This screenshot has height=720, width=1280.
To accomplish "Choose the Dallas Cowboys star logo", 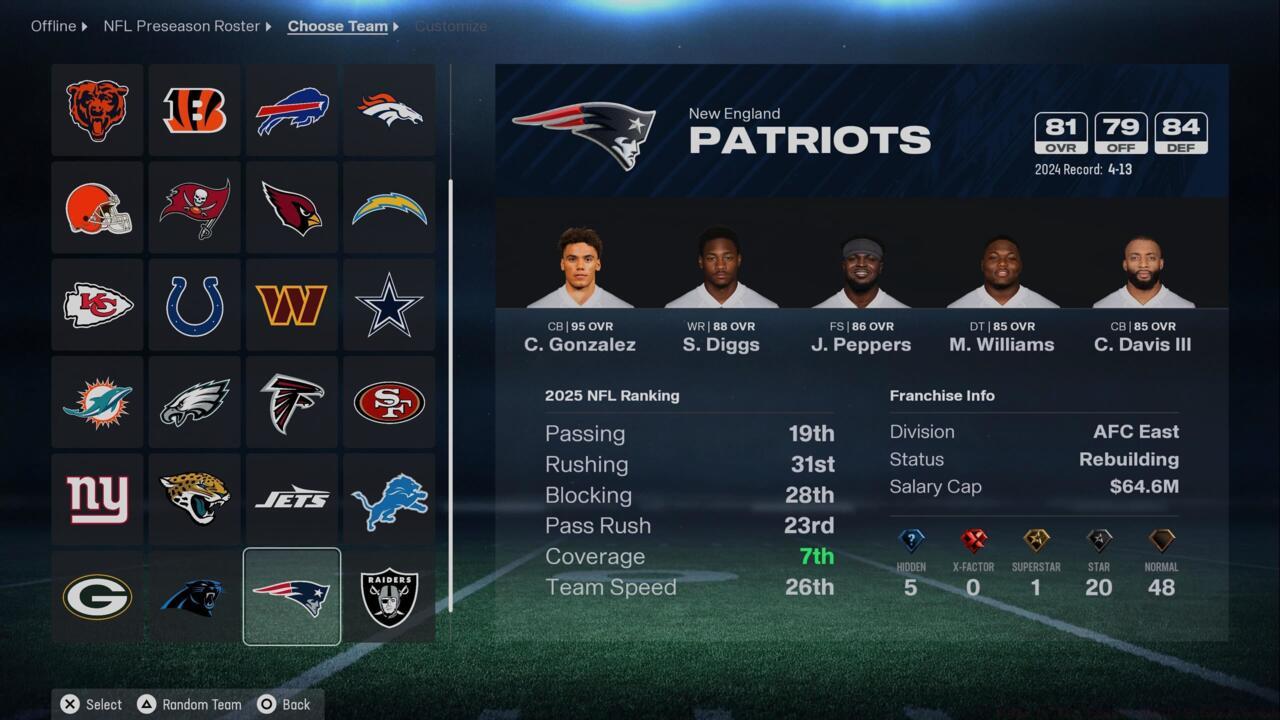I will (x=388, y=304).
